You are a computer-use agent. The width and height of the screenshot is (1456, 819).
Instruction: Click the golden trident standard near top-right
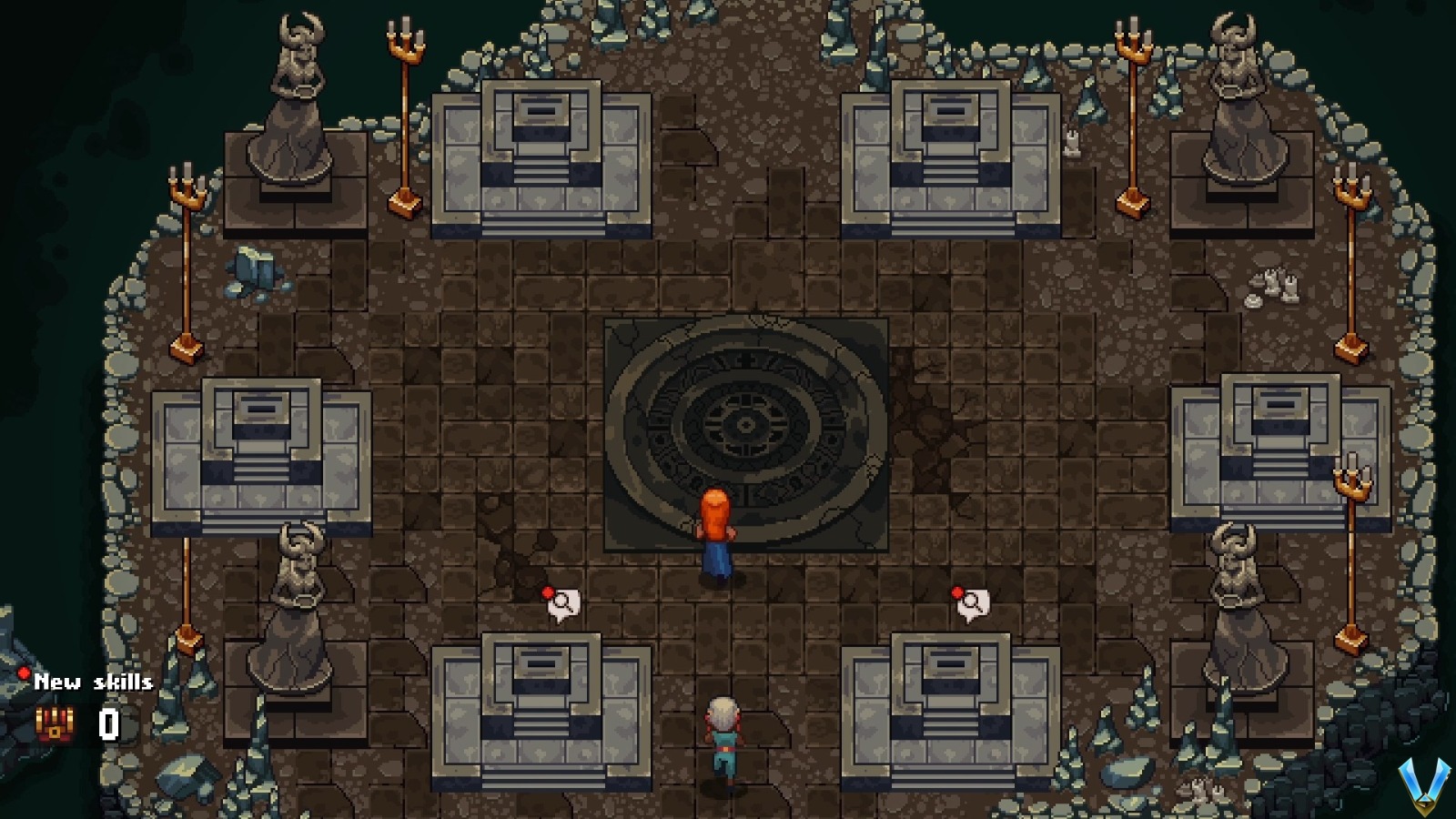point(1131,109)
